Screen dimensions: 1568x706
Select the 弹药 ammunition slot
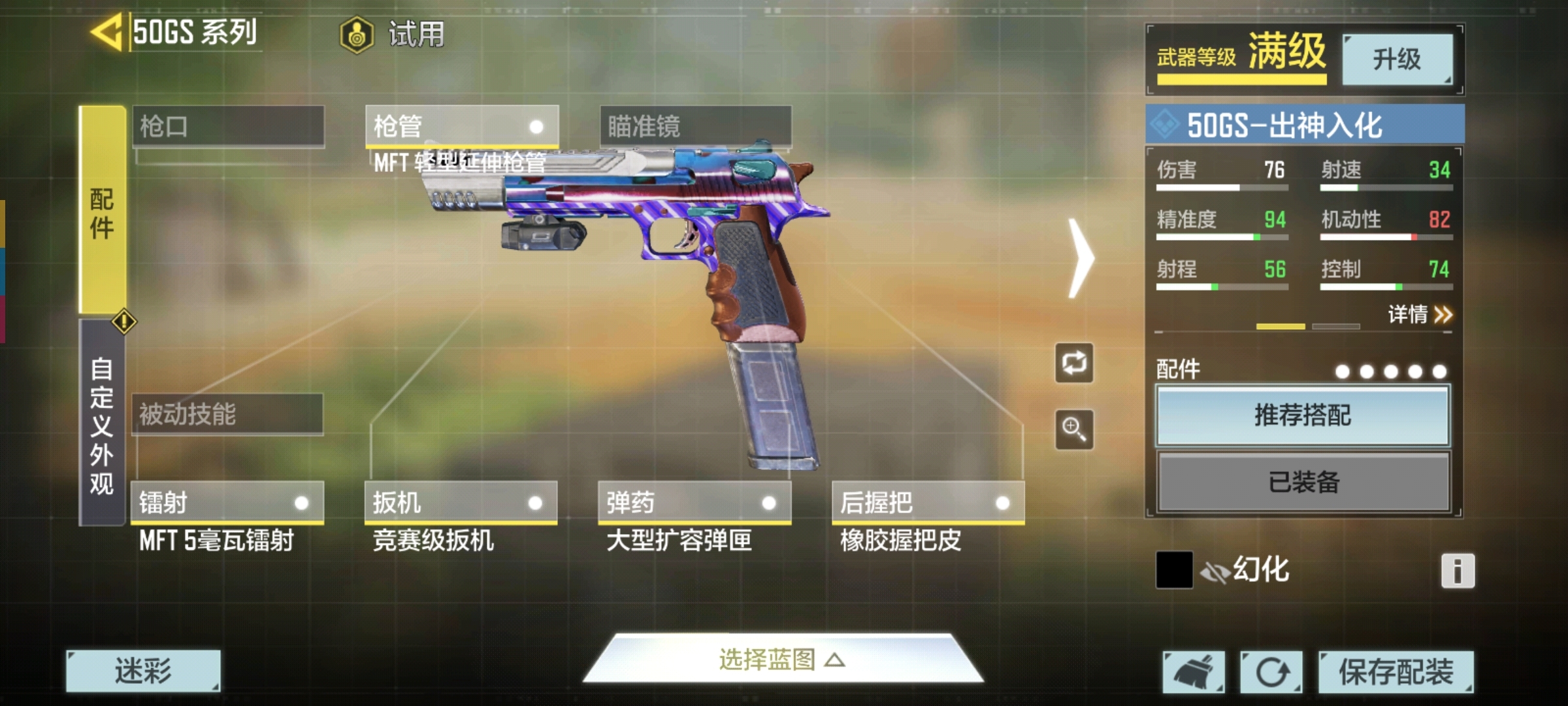pos(694,503)
